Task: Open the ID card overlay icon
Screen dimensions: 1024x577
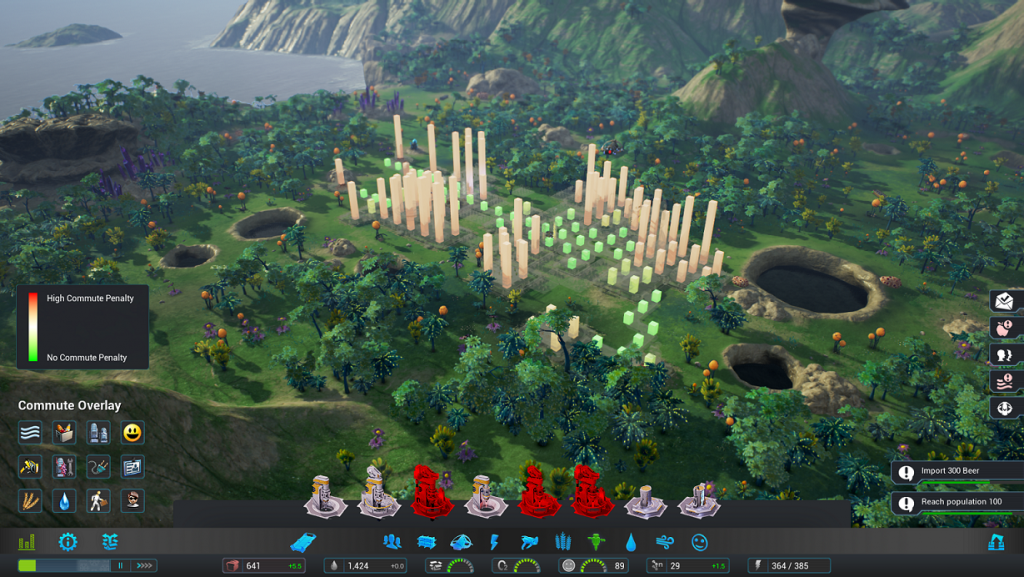Action: point(132,467)
